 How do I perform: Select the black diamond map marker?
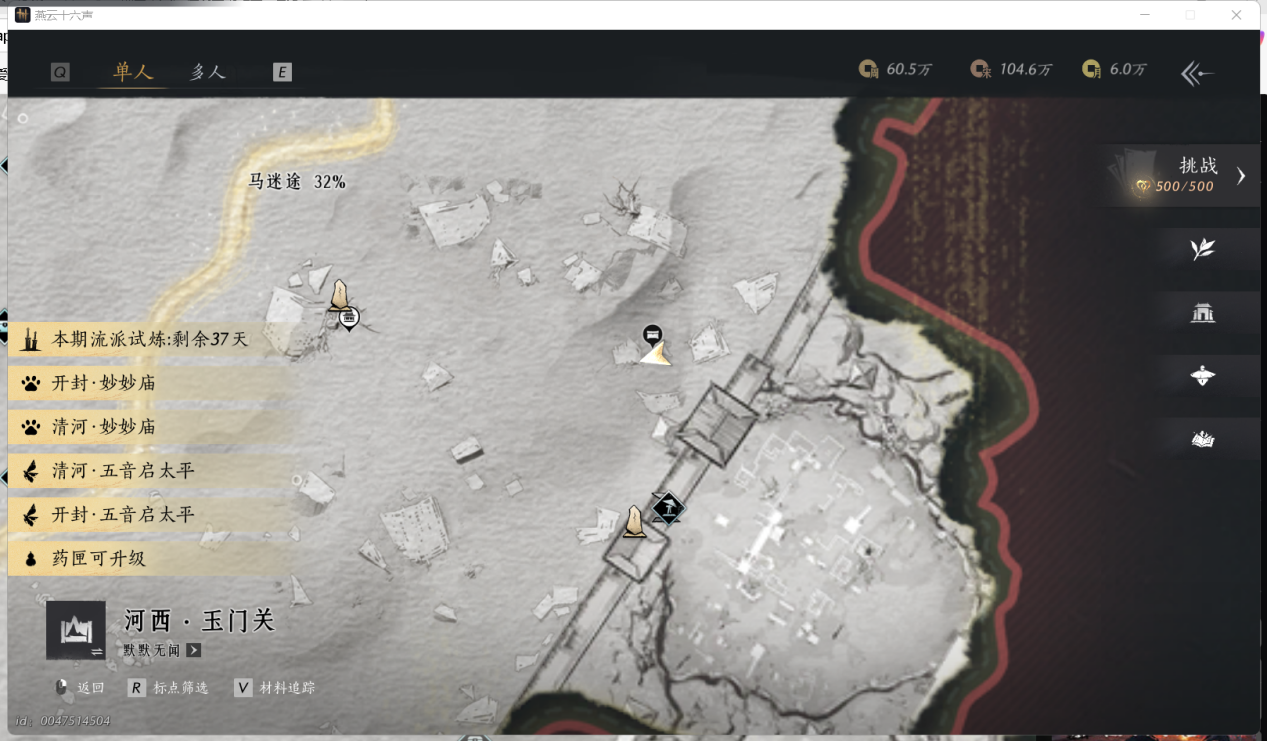click(x=667, y=508)
